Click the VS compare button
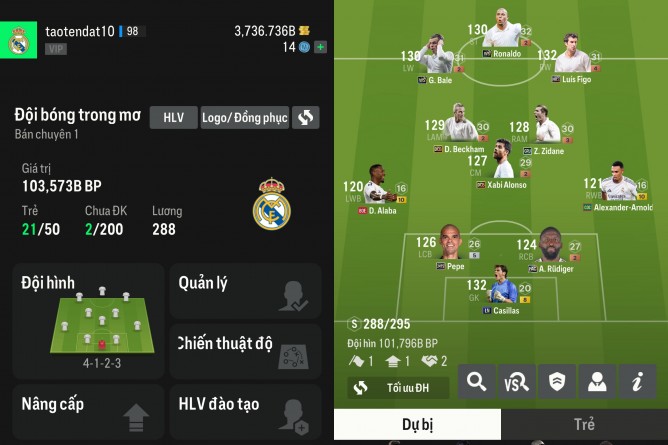 tap(516, 381)
